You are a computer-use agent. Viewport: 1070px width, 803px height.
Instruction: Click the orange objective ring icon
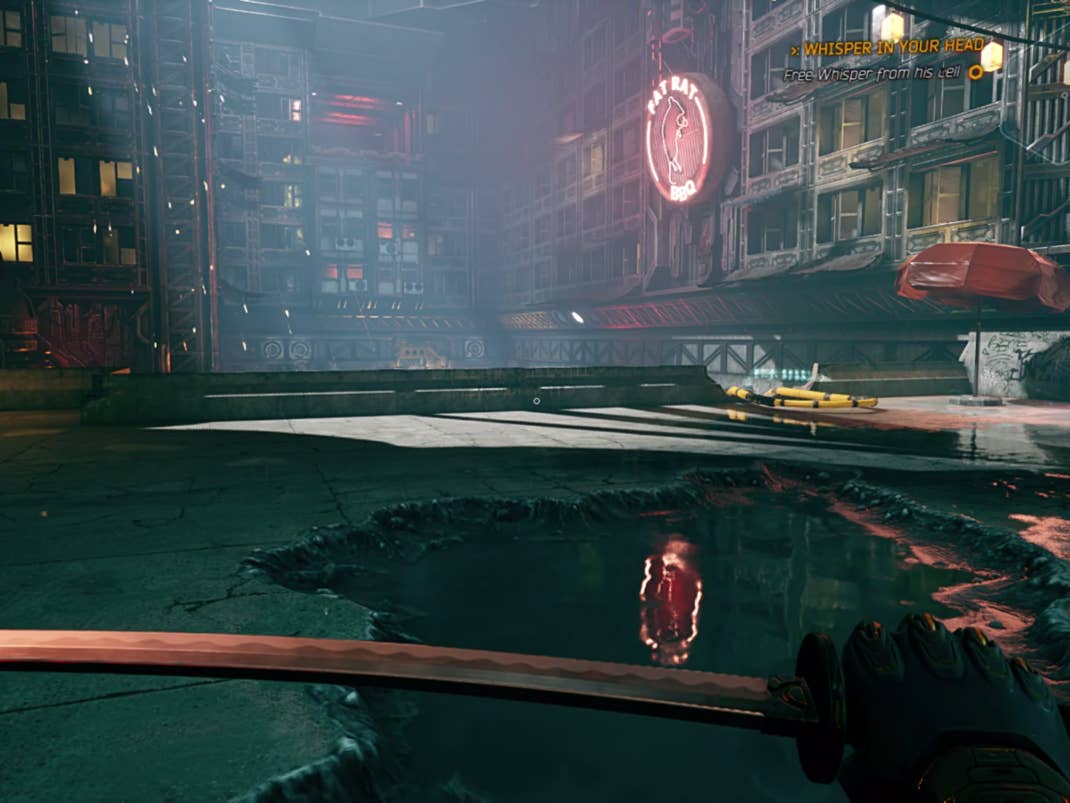click(x=976, y=72)
